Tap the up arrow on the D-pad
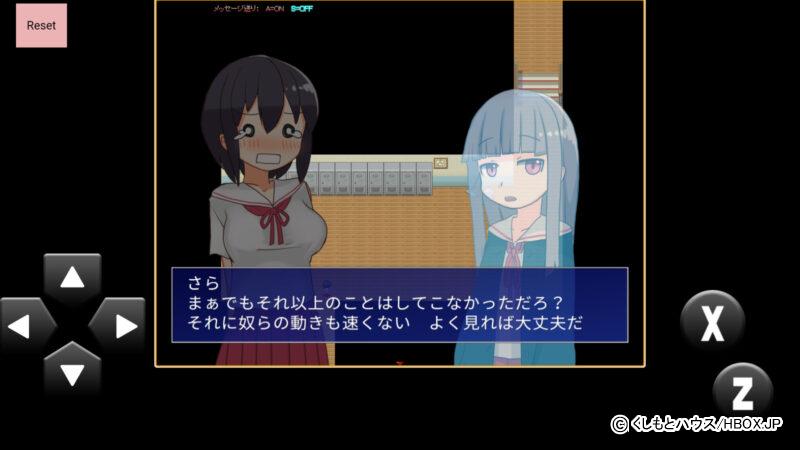Screen dimensions: 800x450 coord(72,279)
